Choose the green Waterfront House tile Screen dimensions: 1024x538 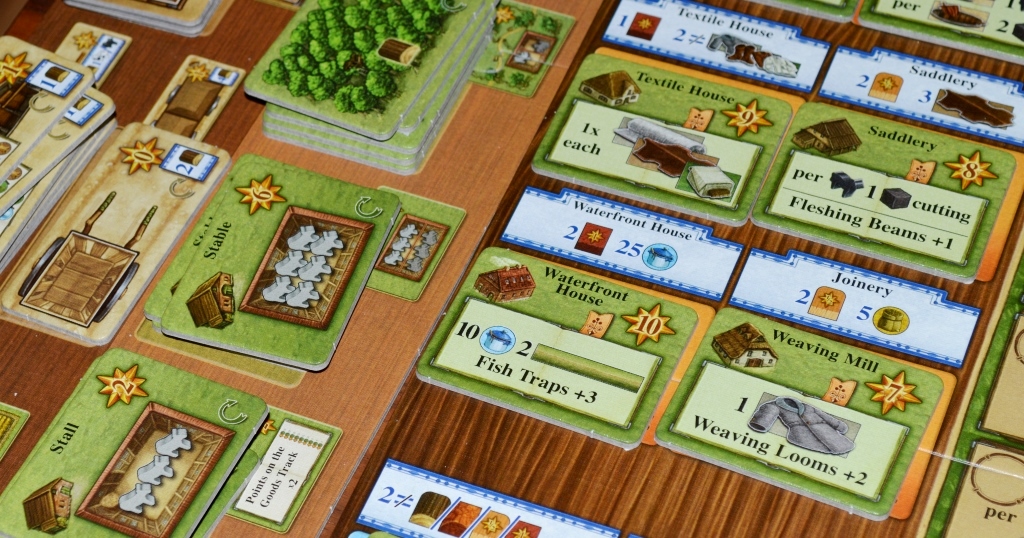click(558, 340)
